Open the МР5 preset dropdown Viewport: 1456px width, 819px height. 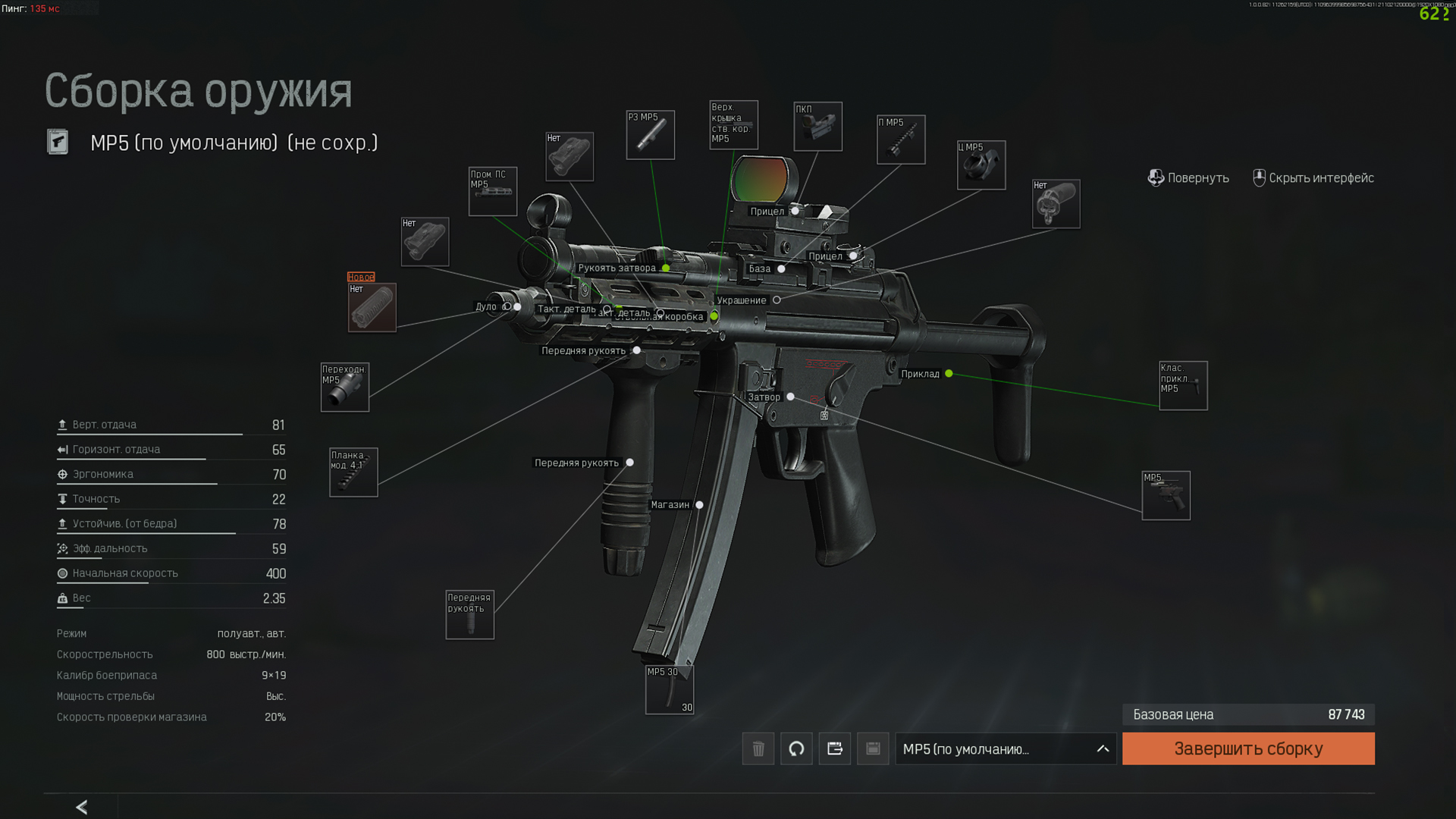point(1005,748)
